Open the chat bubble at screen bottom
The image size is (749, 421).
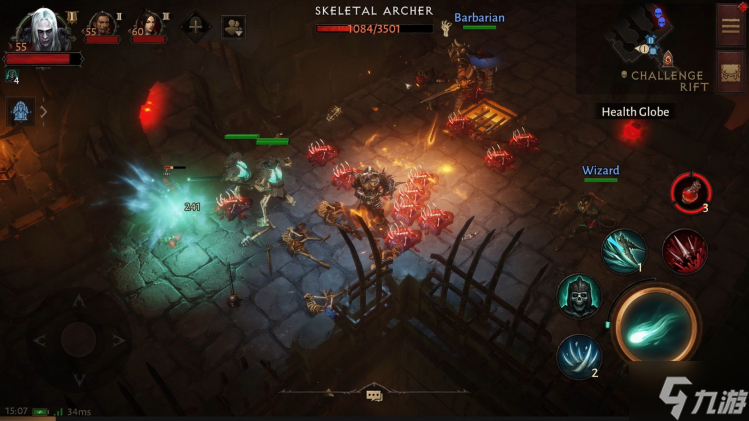click(x=374, y=395)
